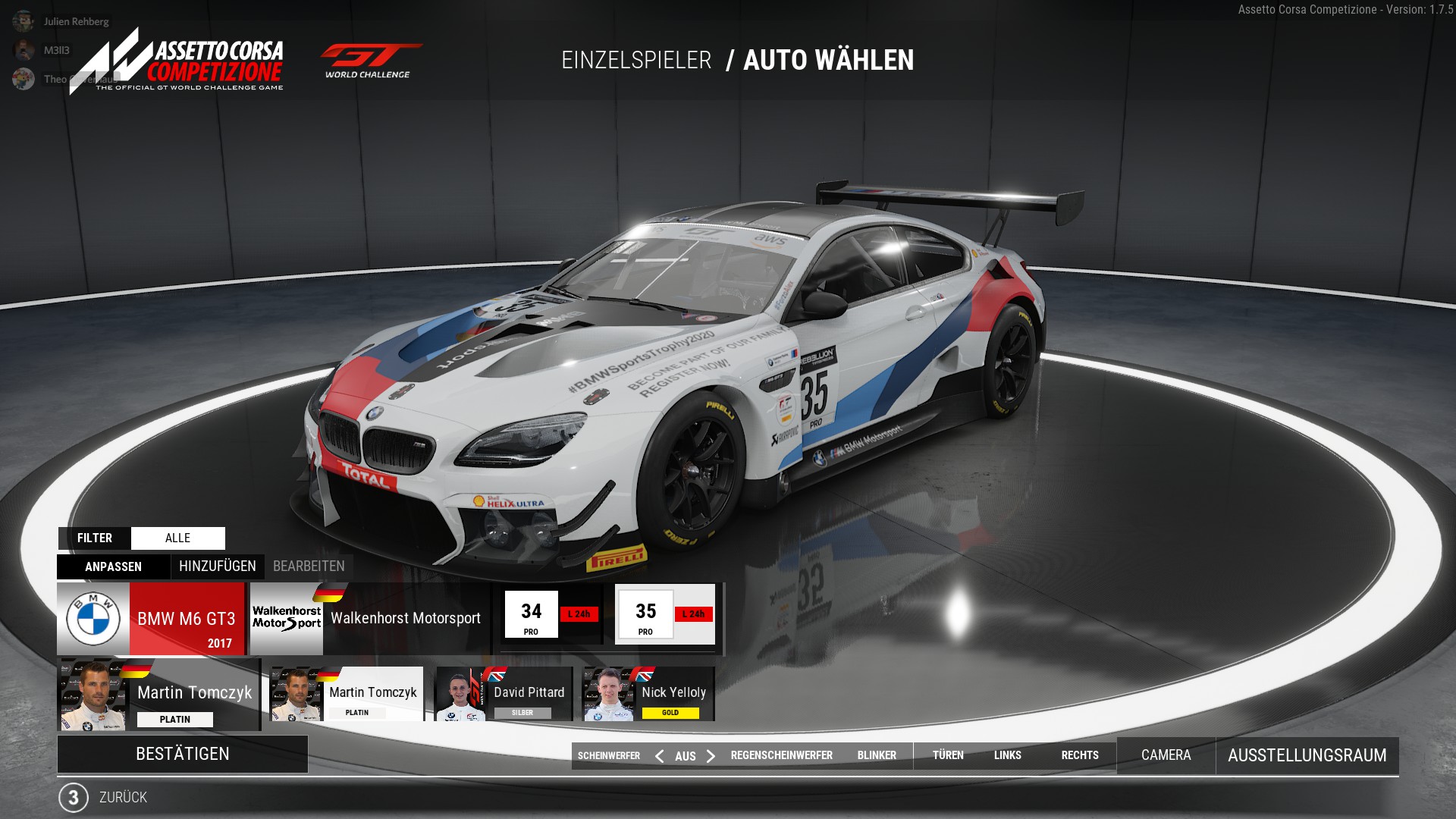Select driver Nick Yelloly
1456x819 pixels.
(x=648, y=694)
